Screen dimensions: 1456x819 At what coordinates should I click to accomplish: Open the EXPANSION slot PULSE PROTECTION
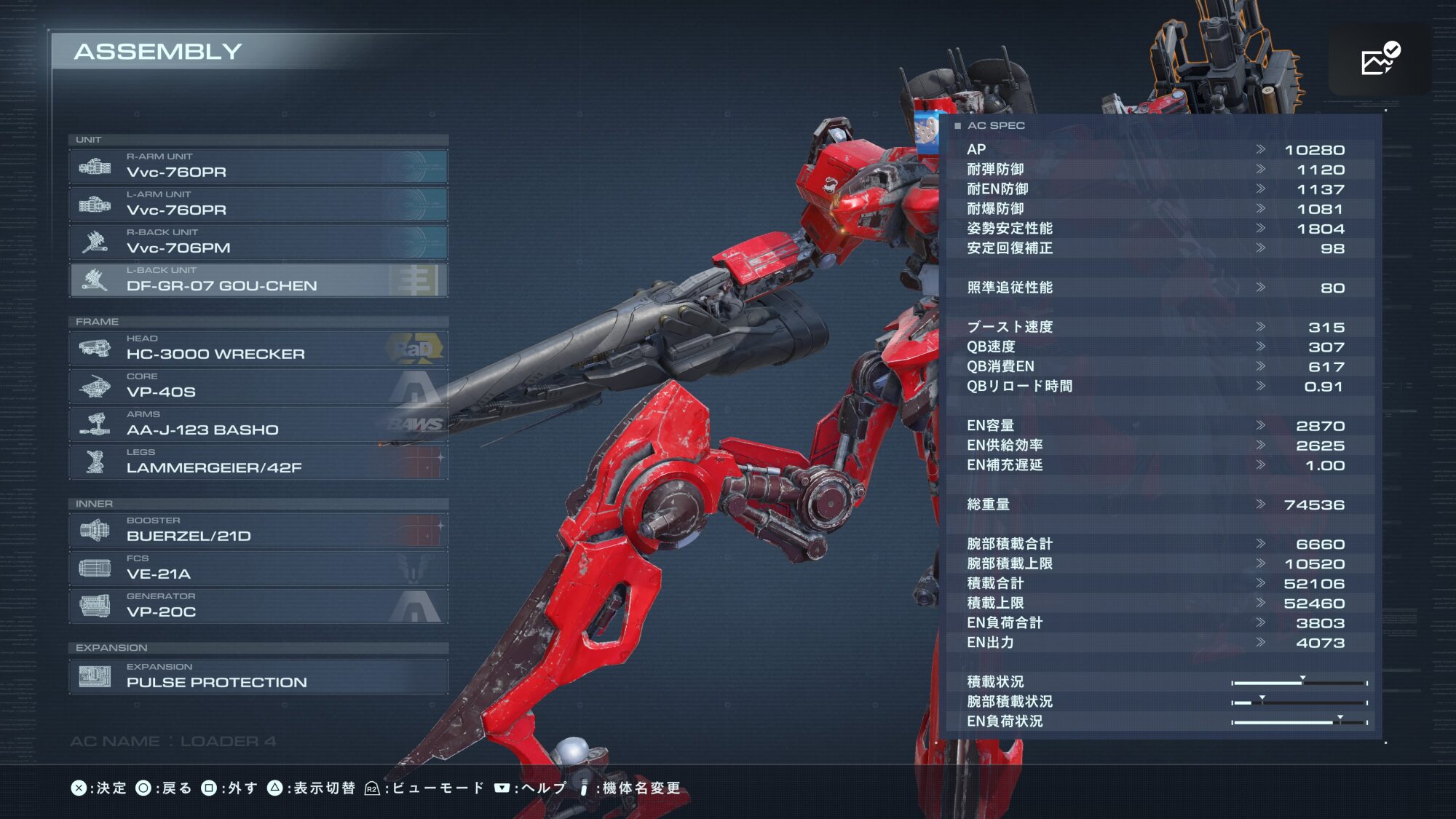click(258, 676)
